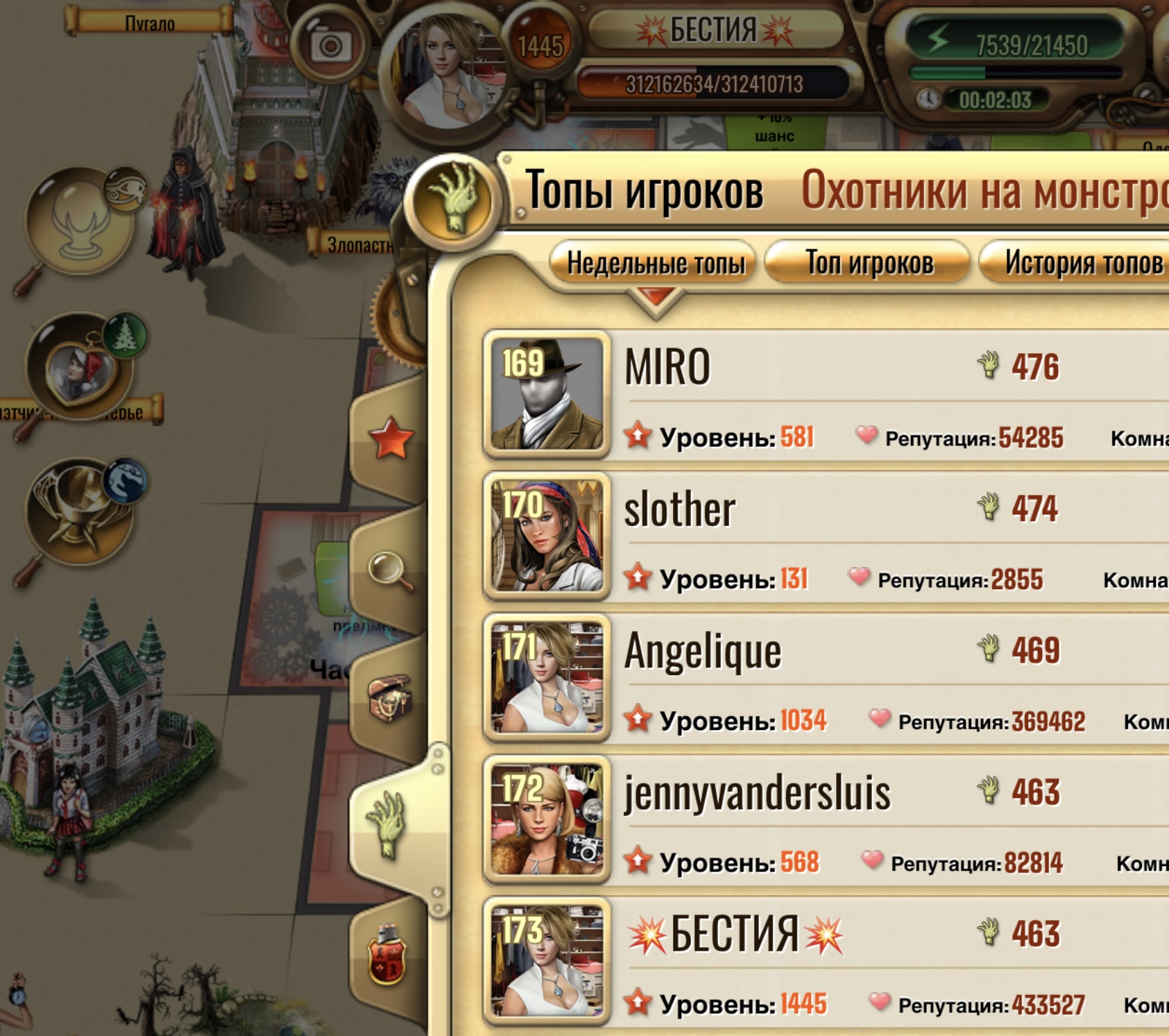Select the magnifying glass side tab
This screenshot has height=1036, width=1169.
click(388, 568)
